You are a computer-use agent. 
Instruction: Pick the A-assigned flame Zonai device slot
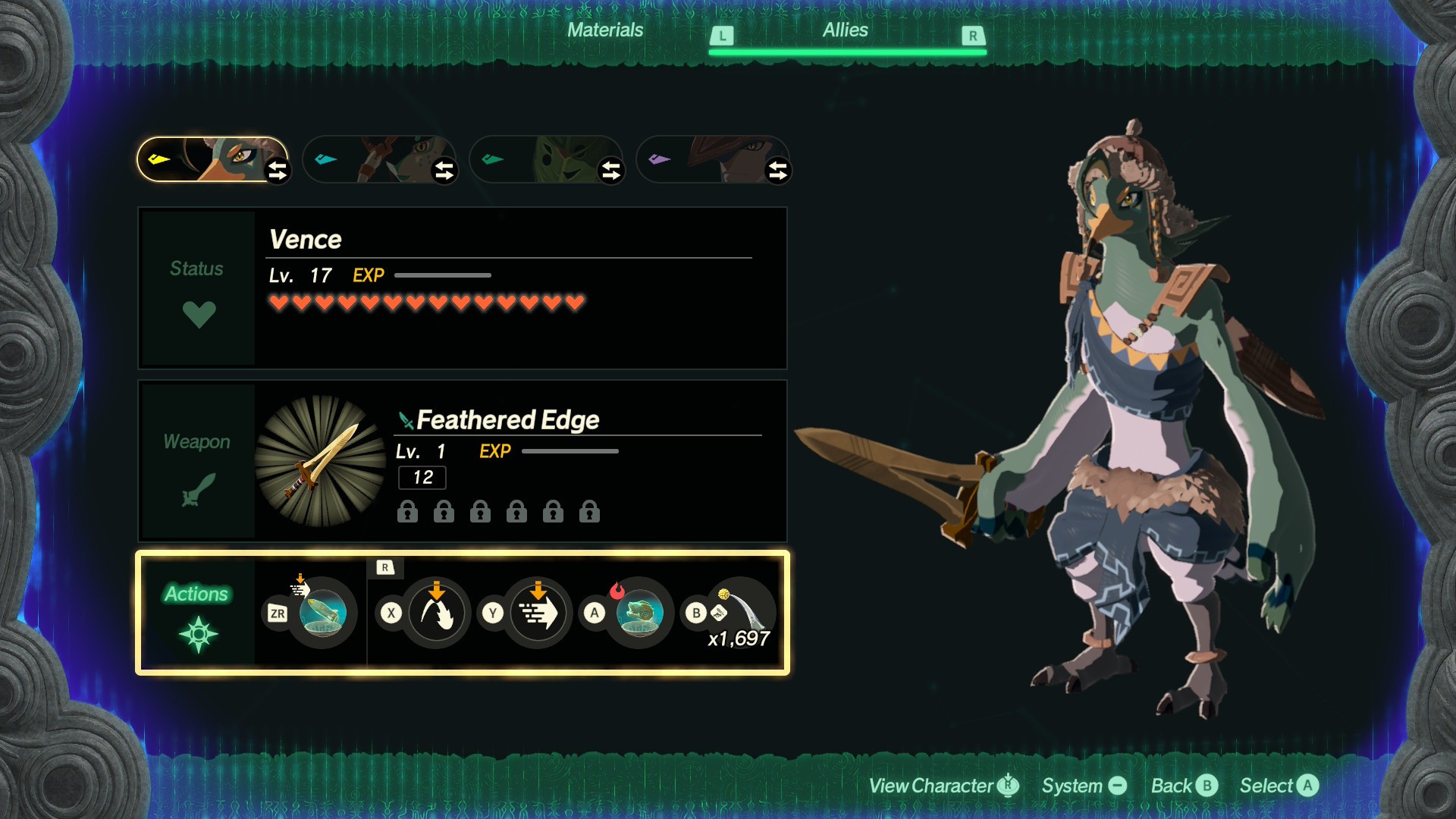pyautogui.click(x=639, y=613)
